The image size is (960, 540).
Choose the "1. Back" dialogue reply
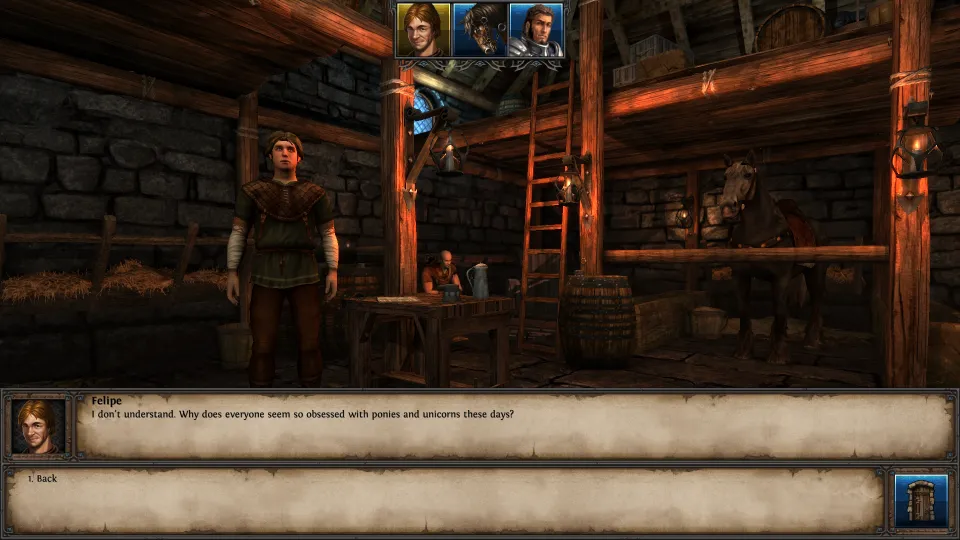pyautogui.click(x=42, y=479)
